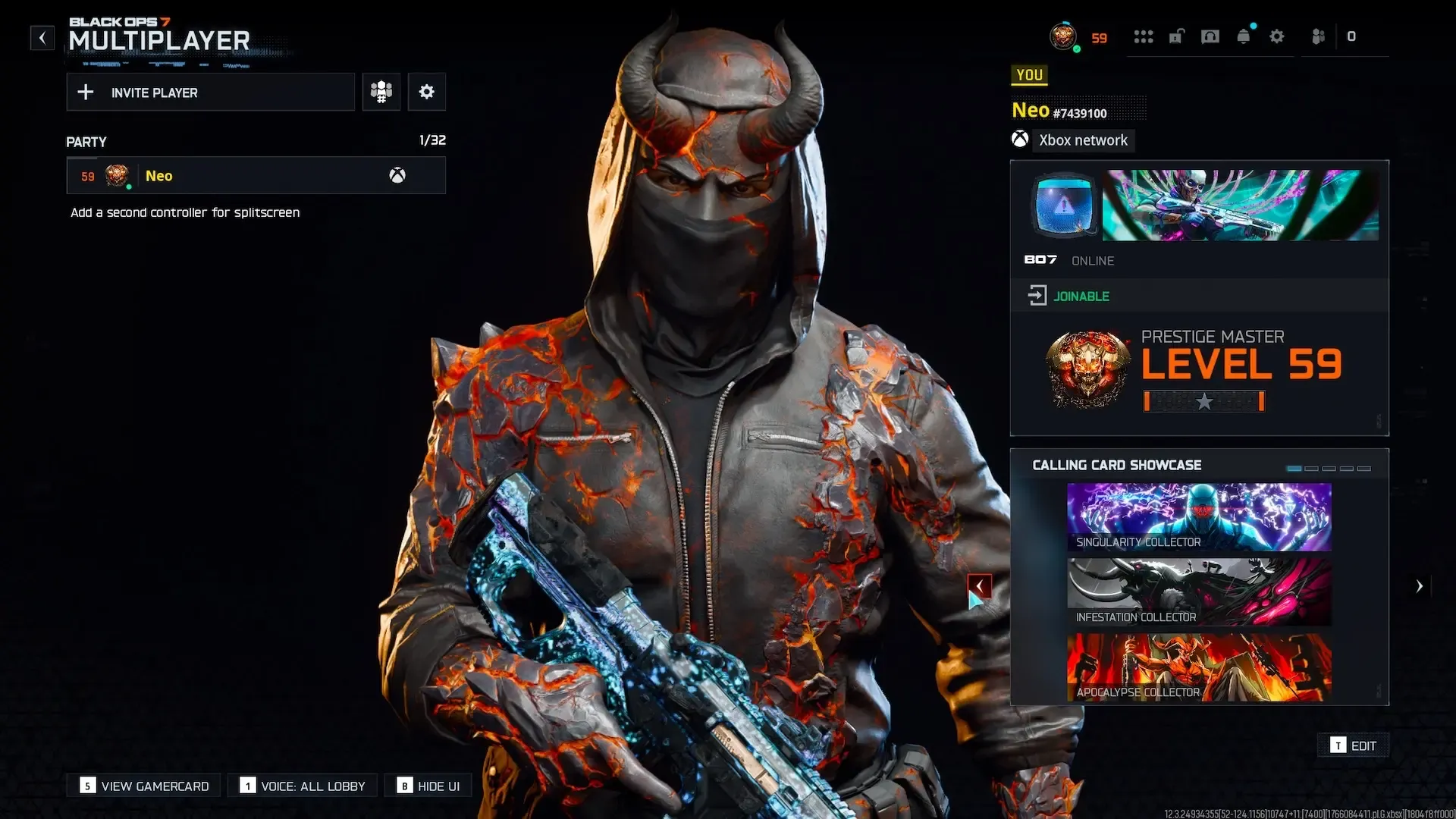Toggle Voice: All Lobby

tap(302, 786)
